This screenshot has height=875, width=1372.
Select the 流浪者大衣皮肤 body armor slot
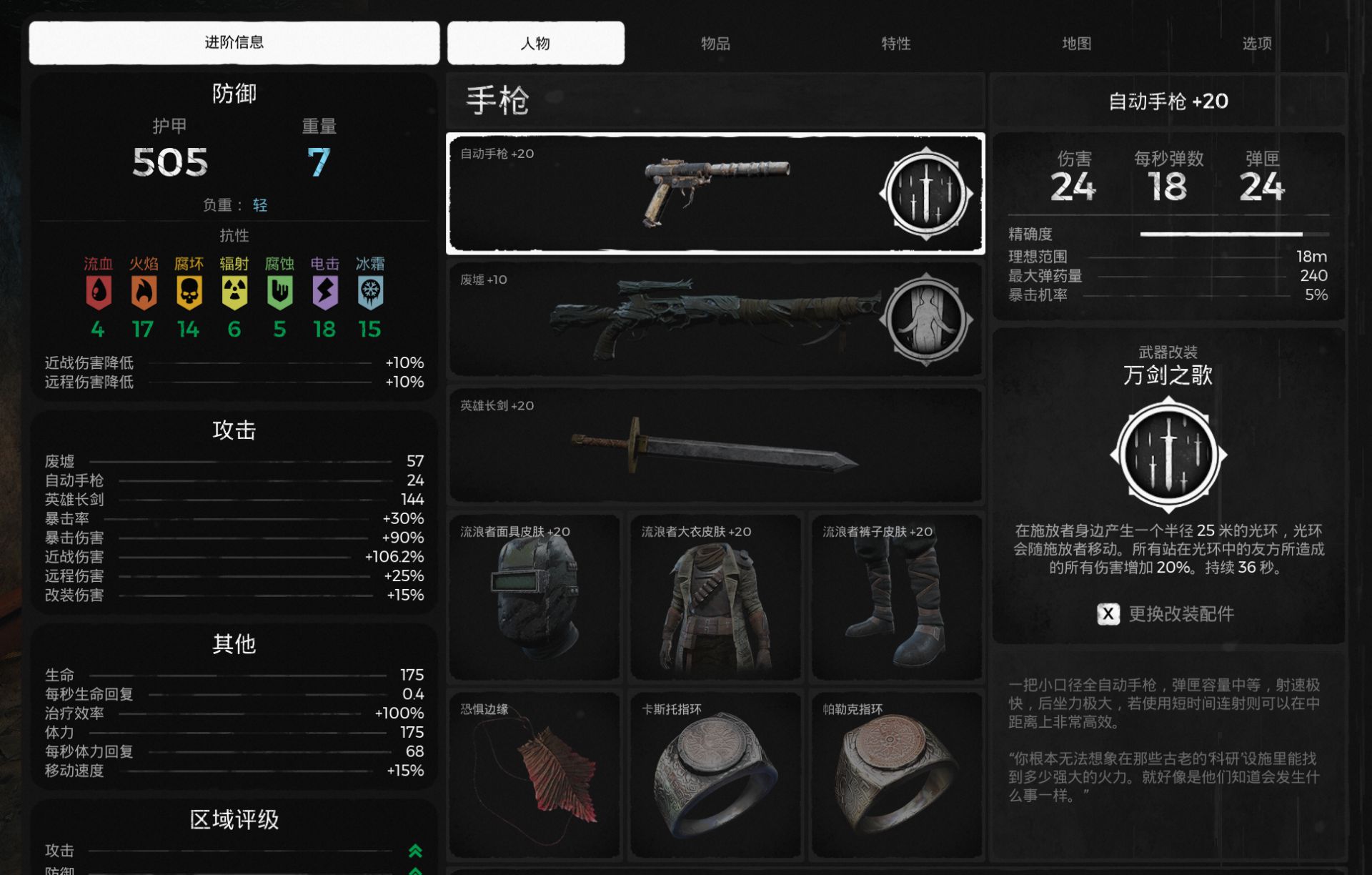[715, 597]
